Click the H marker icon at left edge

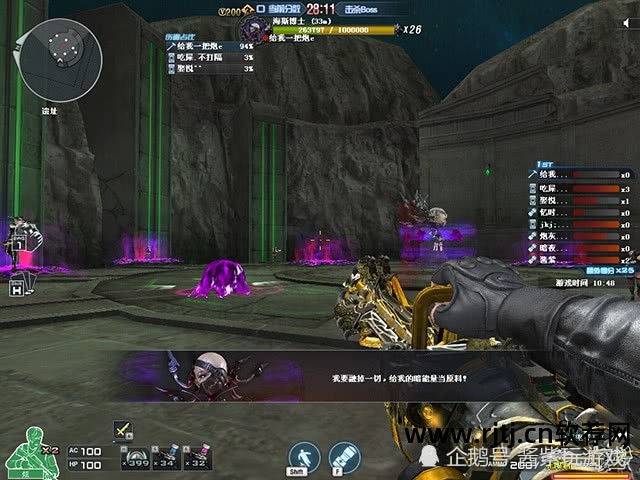(17, 286)
